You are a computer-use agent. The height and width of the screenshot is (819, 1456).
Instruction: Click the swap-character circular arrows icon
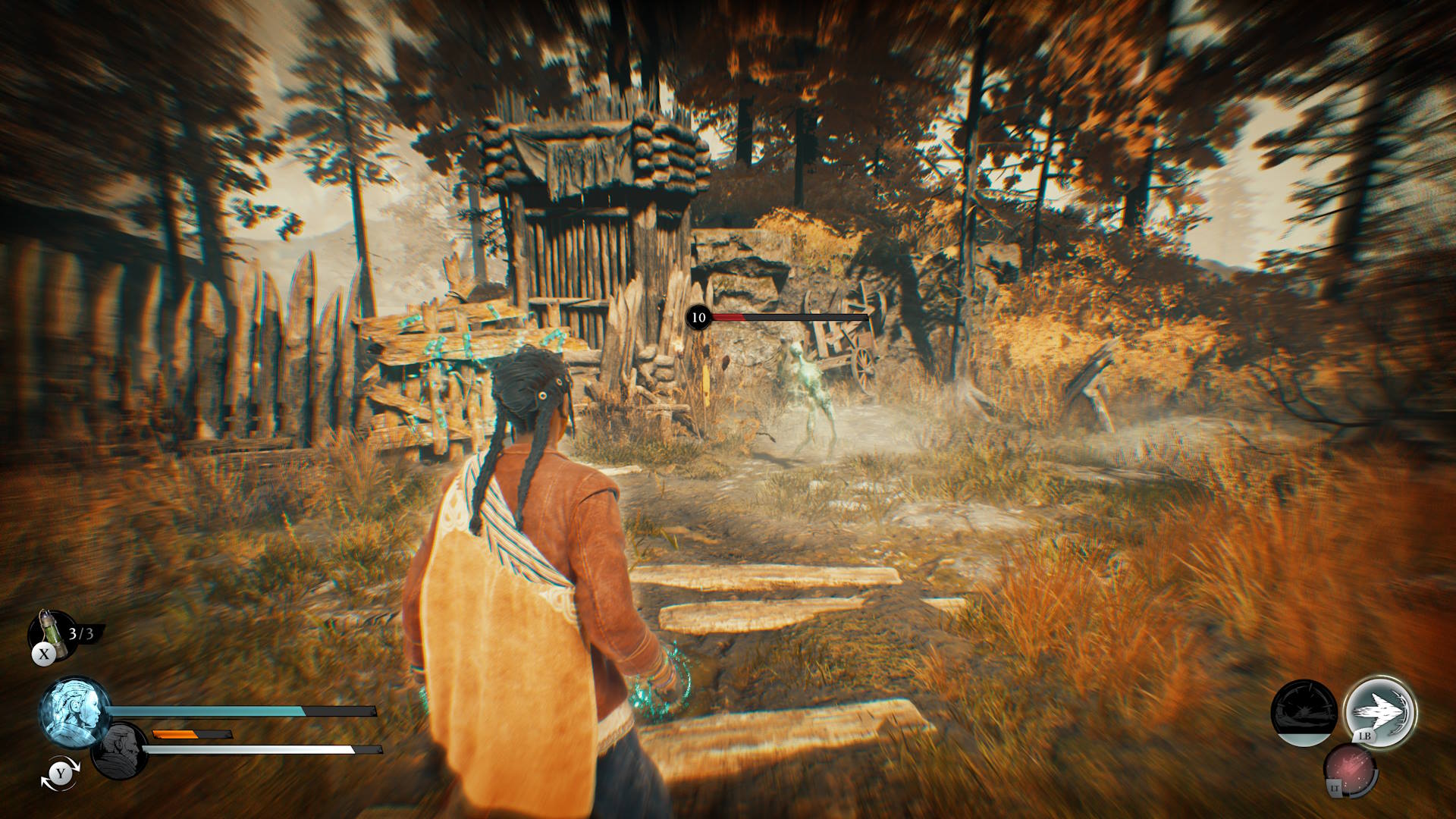click(59, 773)
